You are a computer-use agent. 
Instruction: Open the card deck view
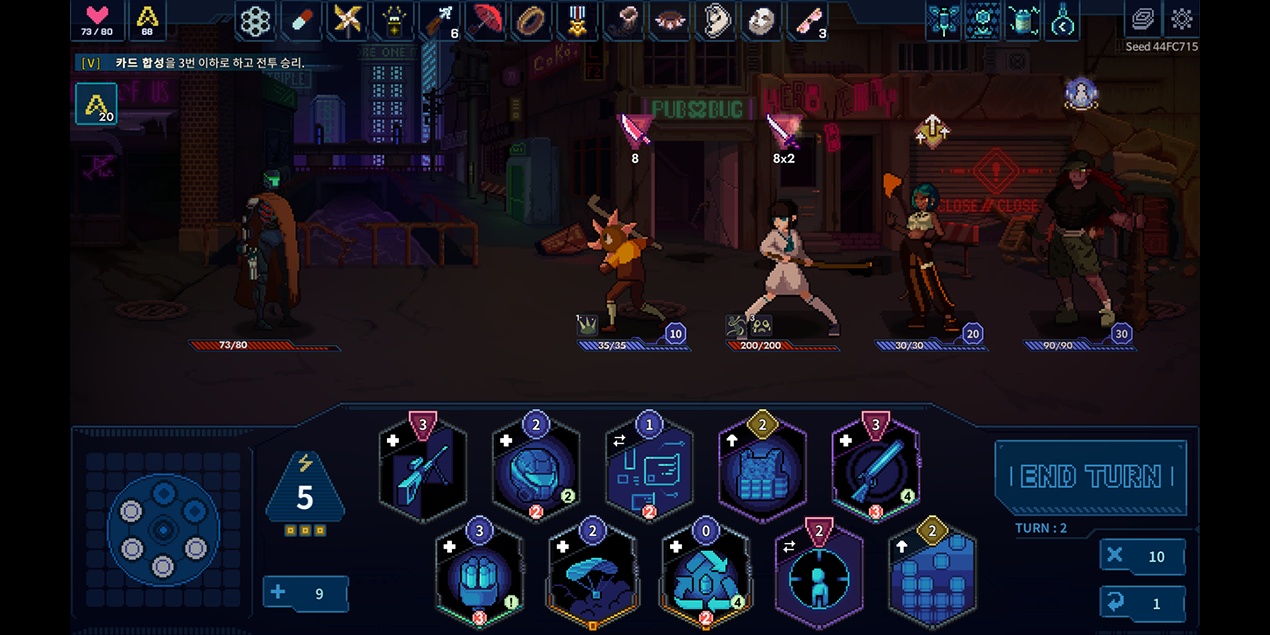pos(1142,19)
